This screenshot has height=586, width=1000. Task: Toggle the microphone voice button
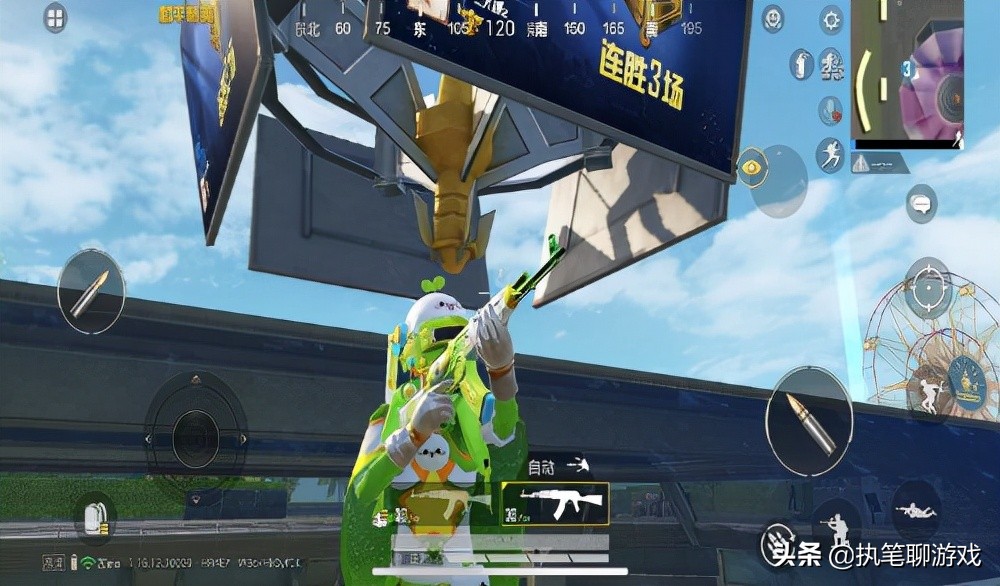click(830, 110)
